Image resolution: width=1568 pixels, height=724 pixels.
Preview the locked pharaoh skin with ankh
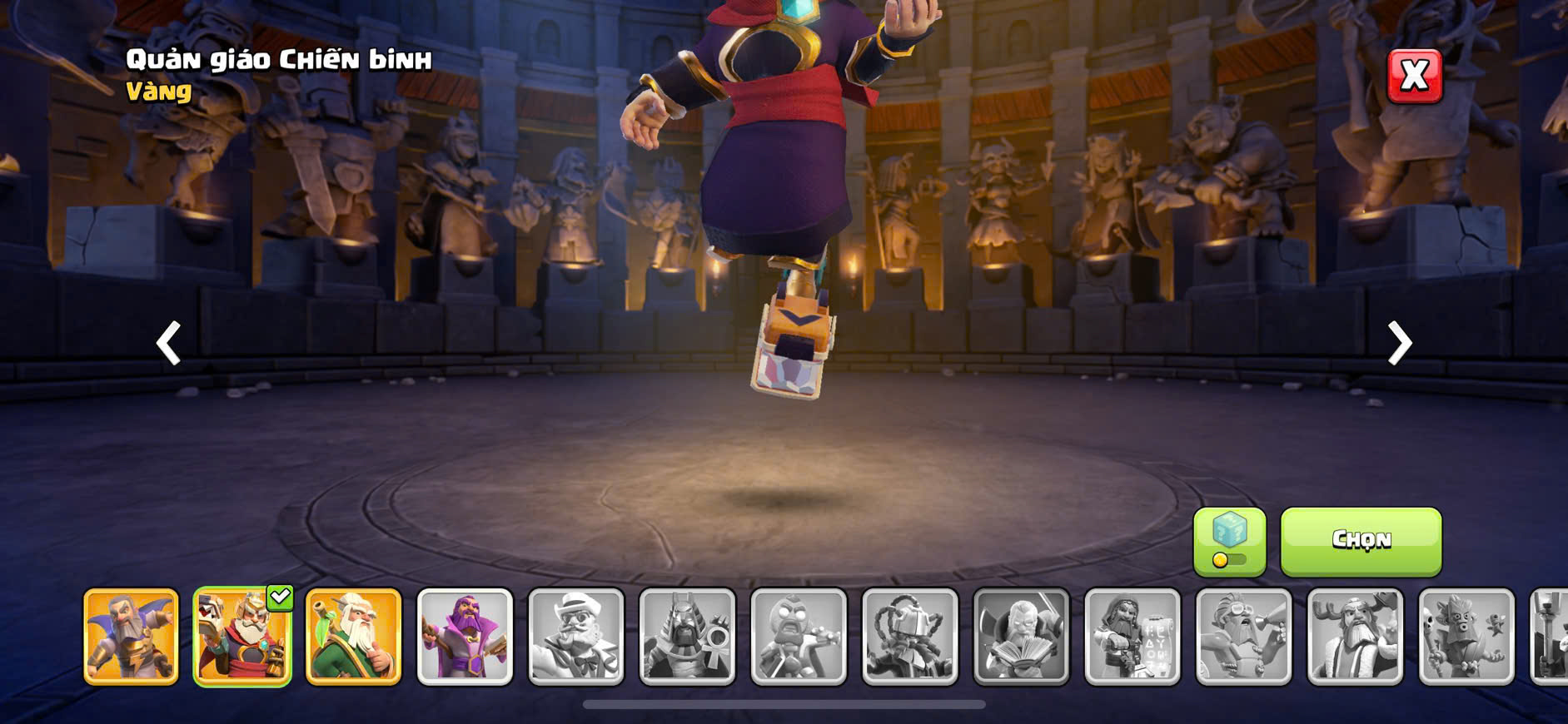pyautogui.click(x=687, y=637)
